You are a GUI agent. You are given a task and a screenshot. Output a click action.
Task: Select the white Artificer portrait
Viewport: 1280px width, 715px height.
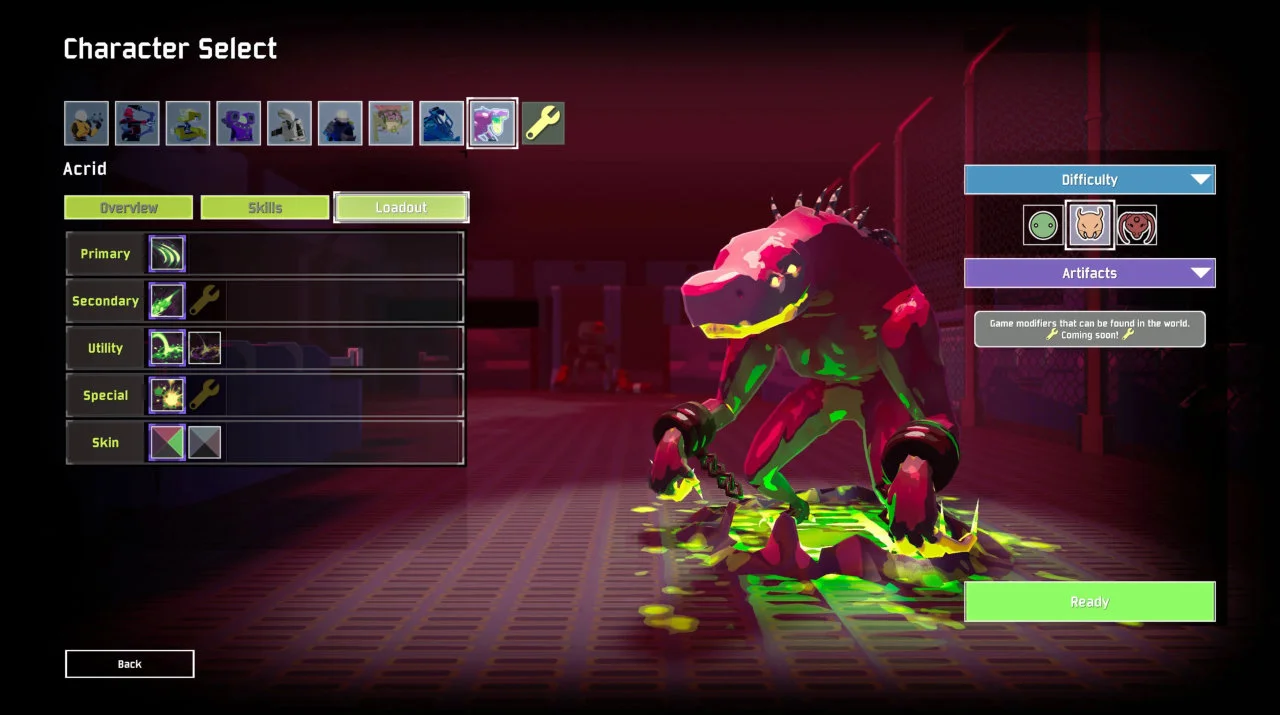point(289,123)
